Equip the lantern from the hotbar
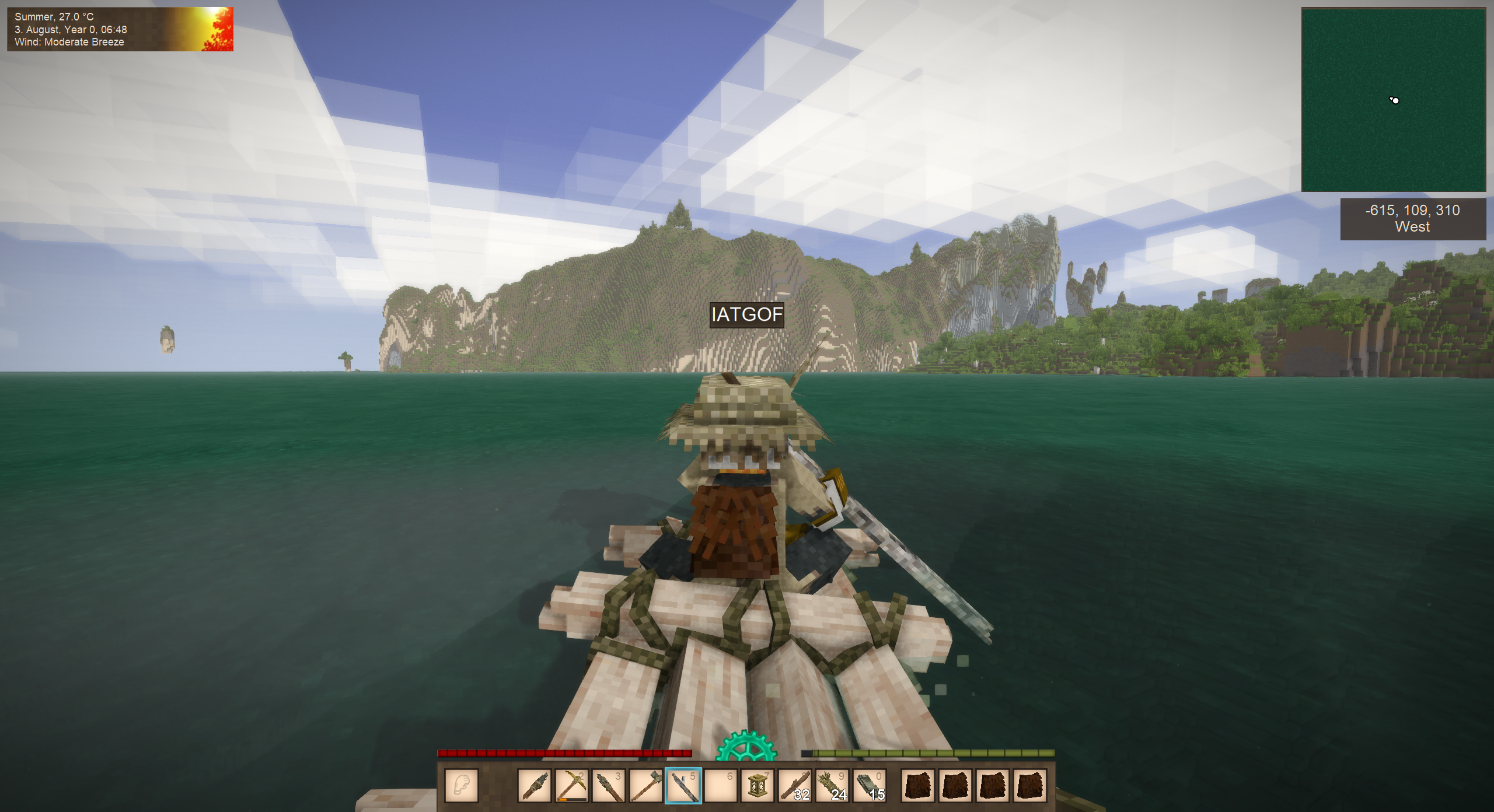This screenshot has width=1494, height=812. tap(758, 786)
